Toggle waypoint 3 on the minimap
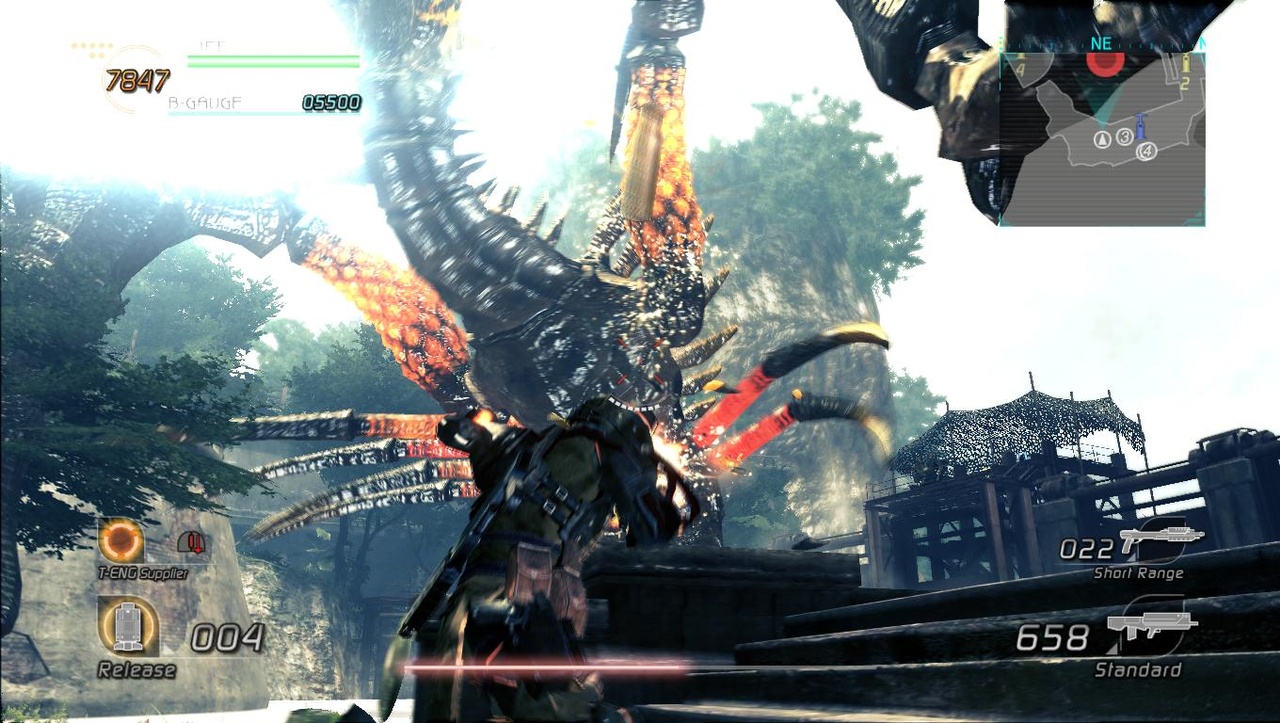This screenshot has width=1280, height=723. (x=1125, y=137)
